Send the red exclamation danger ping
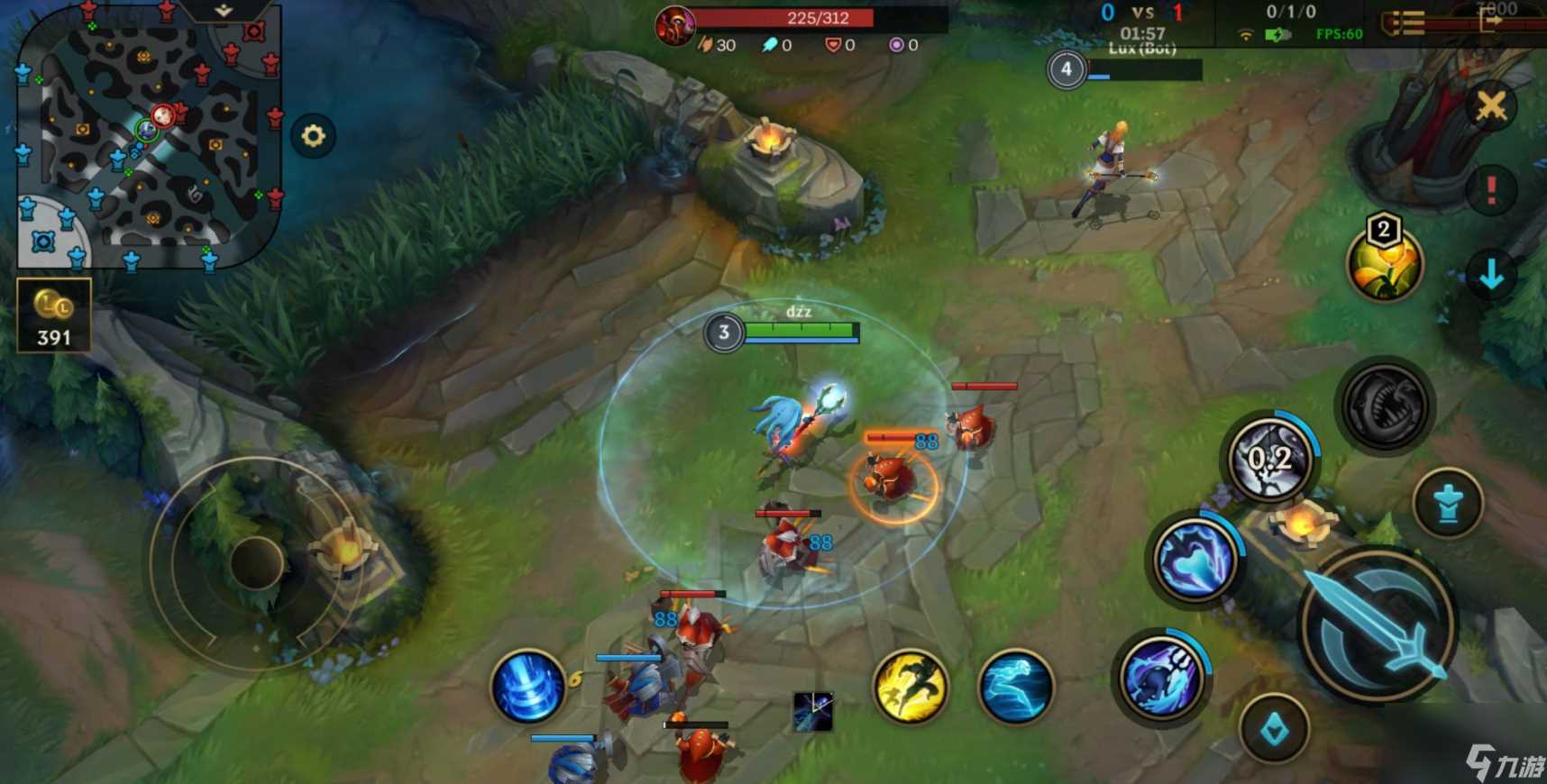This screenshot has height=784, width=1547. click(x=1491, y=190)
